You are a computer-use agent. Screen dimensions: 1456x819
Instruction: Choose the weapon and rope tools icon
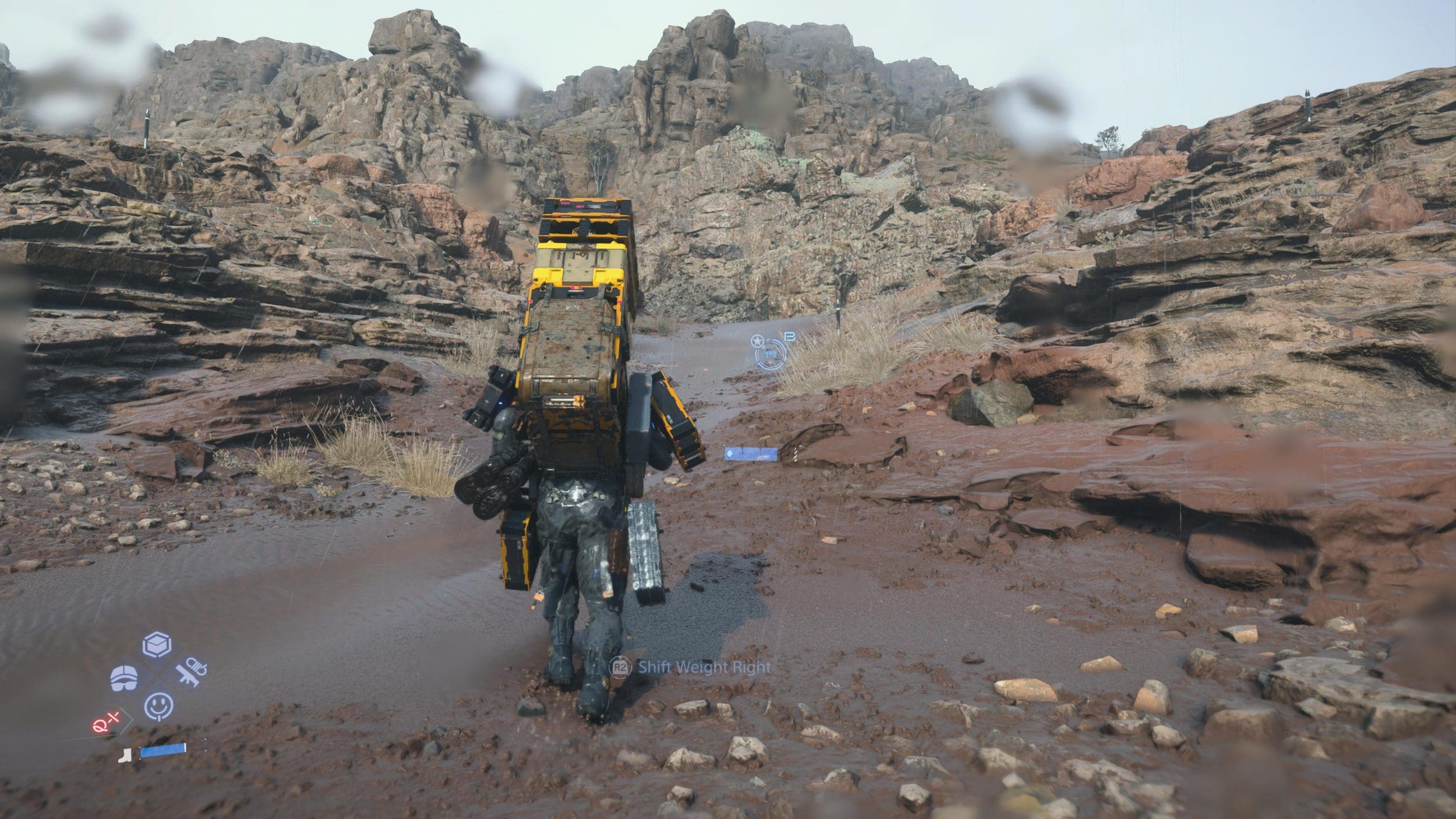191,672
